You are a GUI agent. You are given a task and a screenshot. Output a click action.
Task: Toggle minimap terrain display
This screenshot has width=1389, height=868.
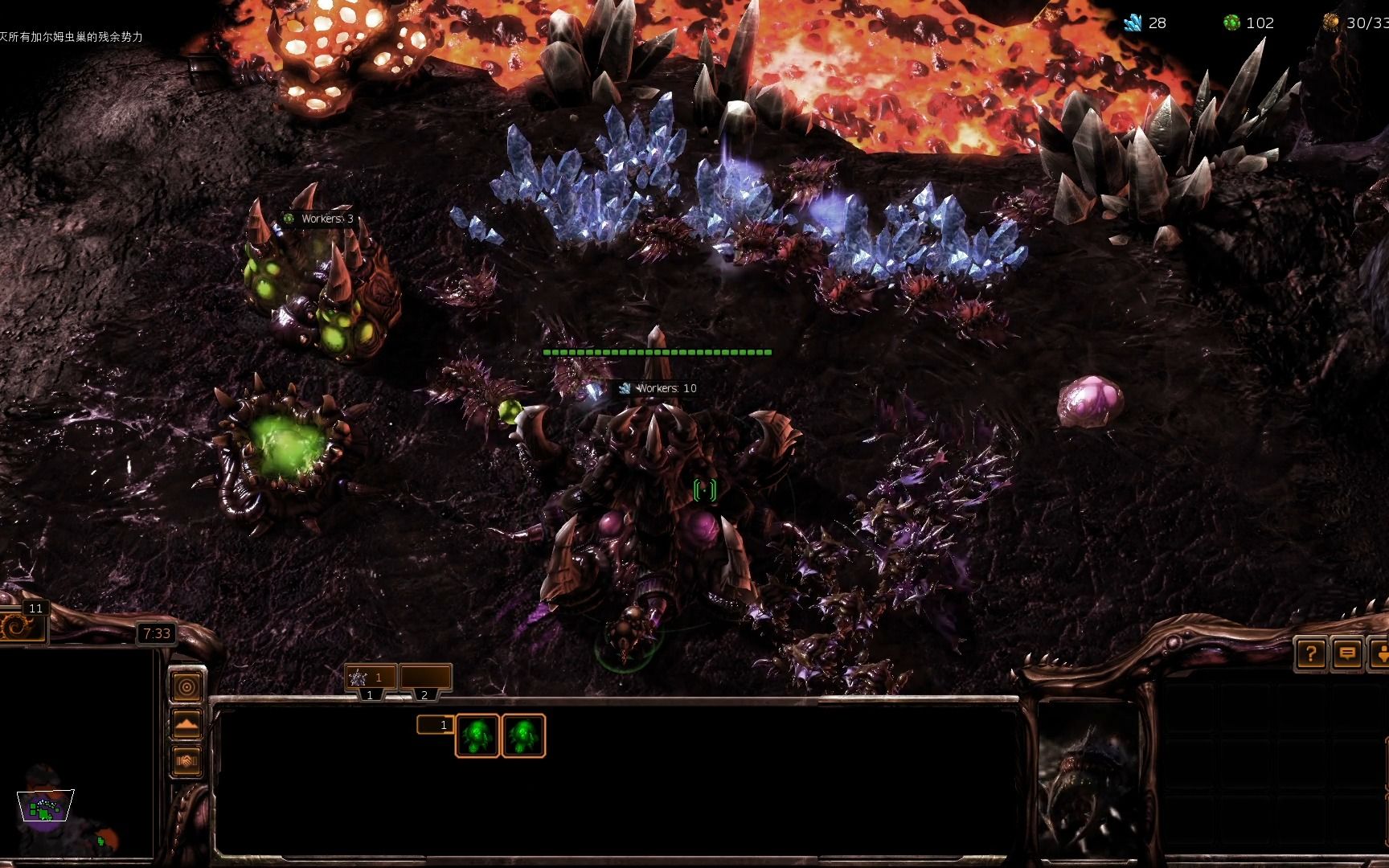point(187,723)
